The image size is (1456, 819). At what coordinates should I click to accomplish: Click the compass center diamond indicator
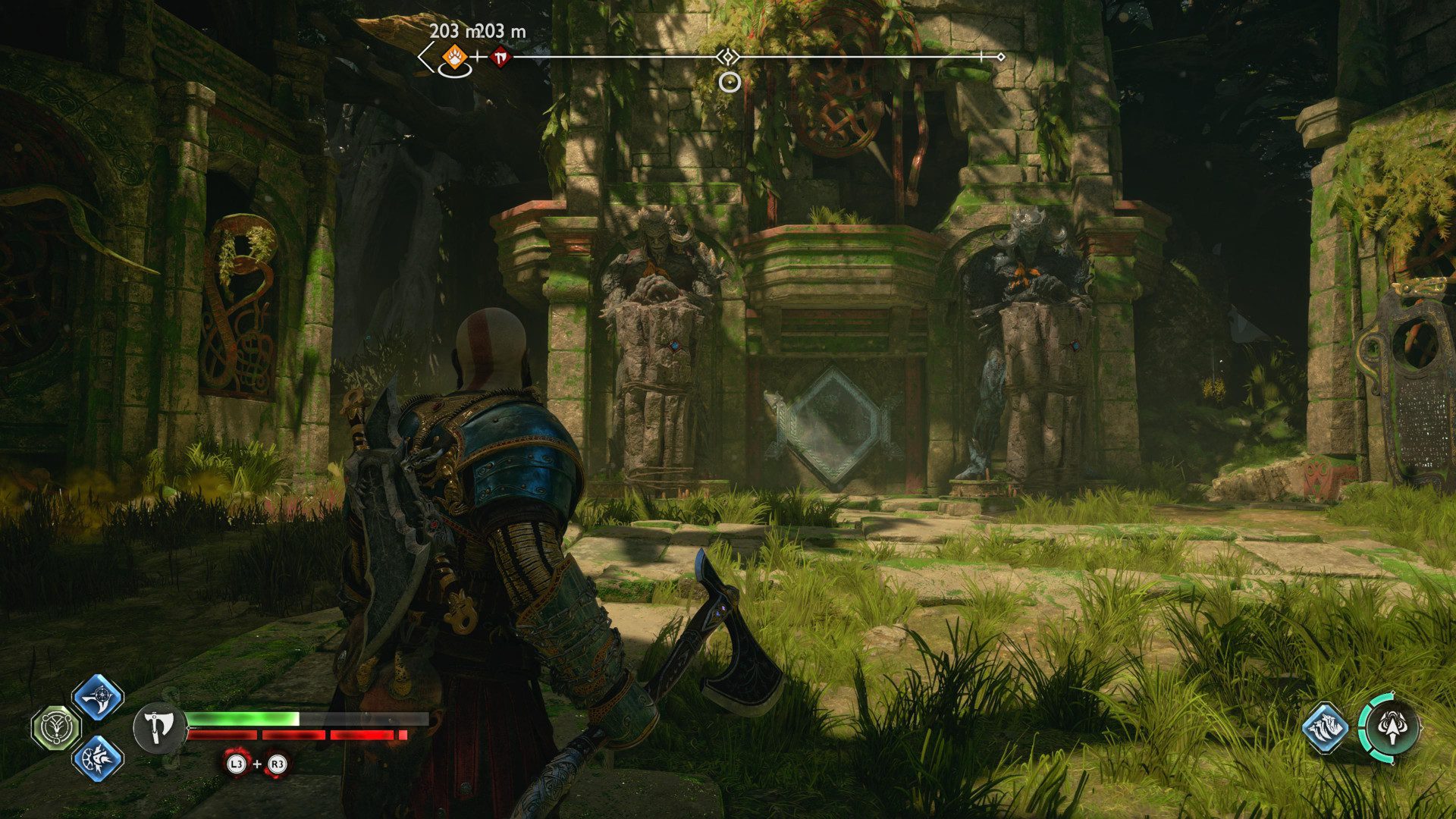[729, 57]
